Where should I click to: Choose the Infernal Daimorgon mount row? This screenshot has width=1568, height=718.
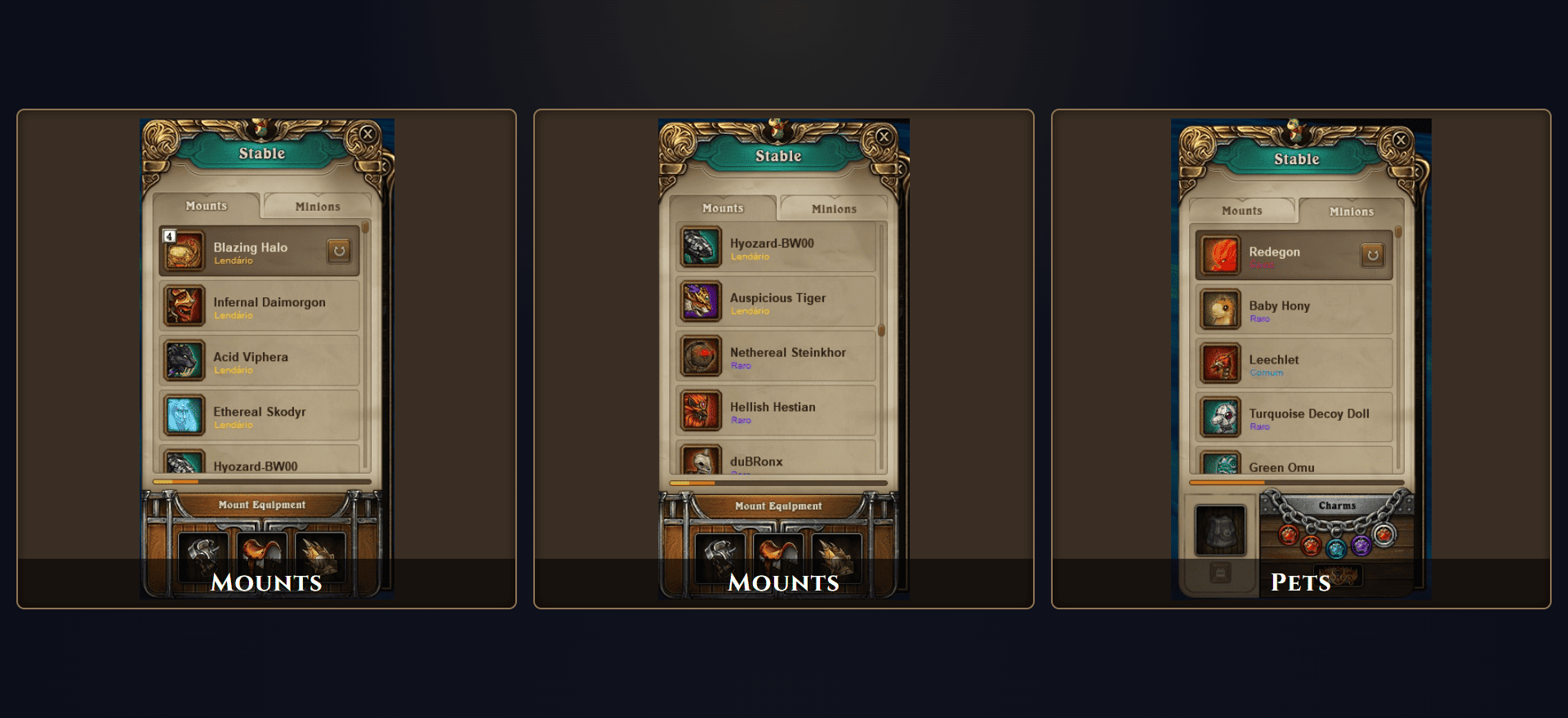click(269, 305)
